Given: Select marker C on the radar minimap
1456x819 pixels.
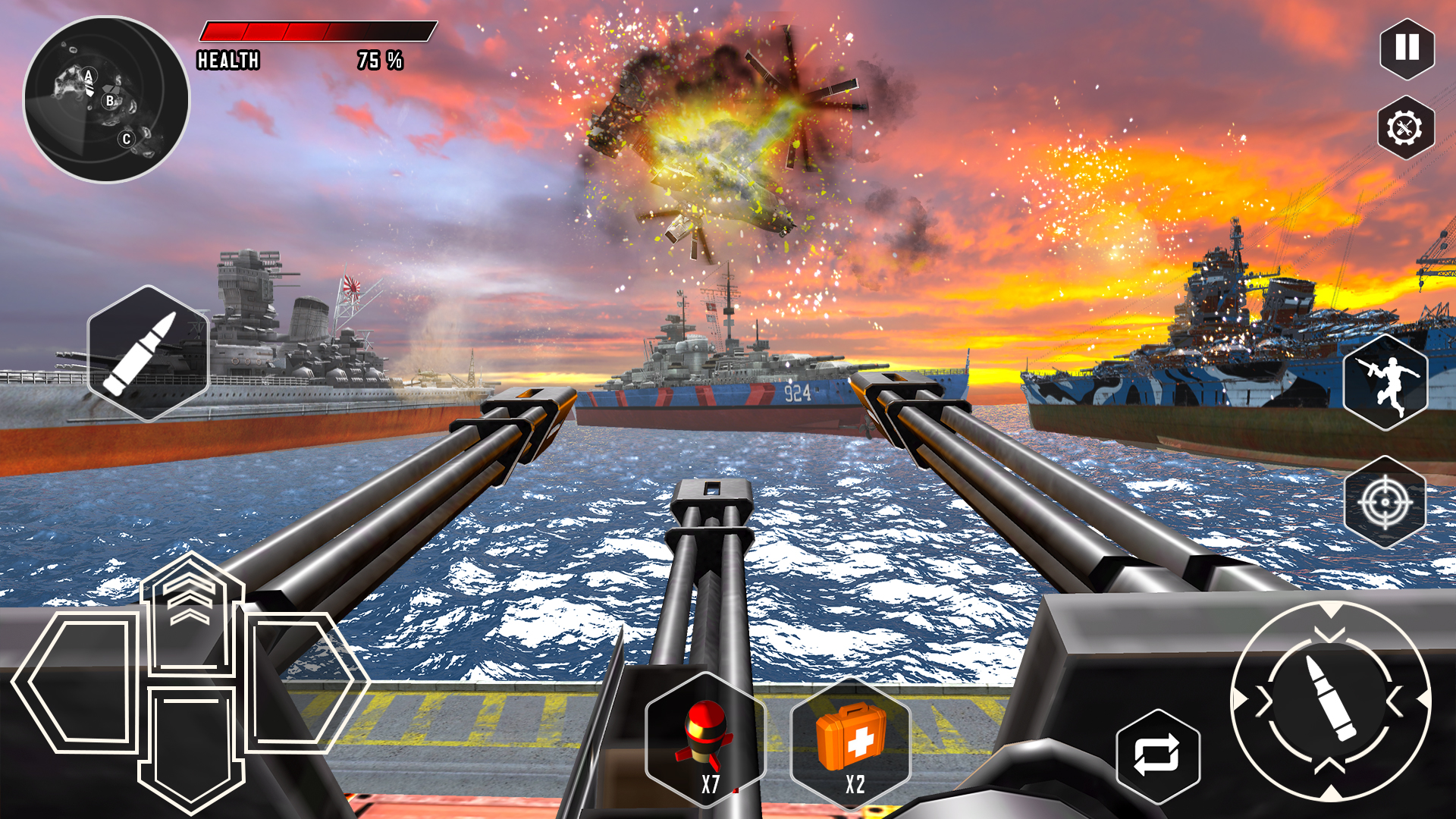Looking at the screenshot, I should 126,139.
